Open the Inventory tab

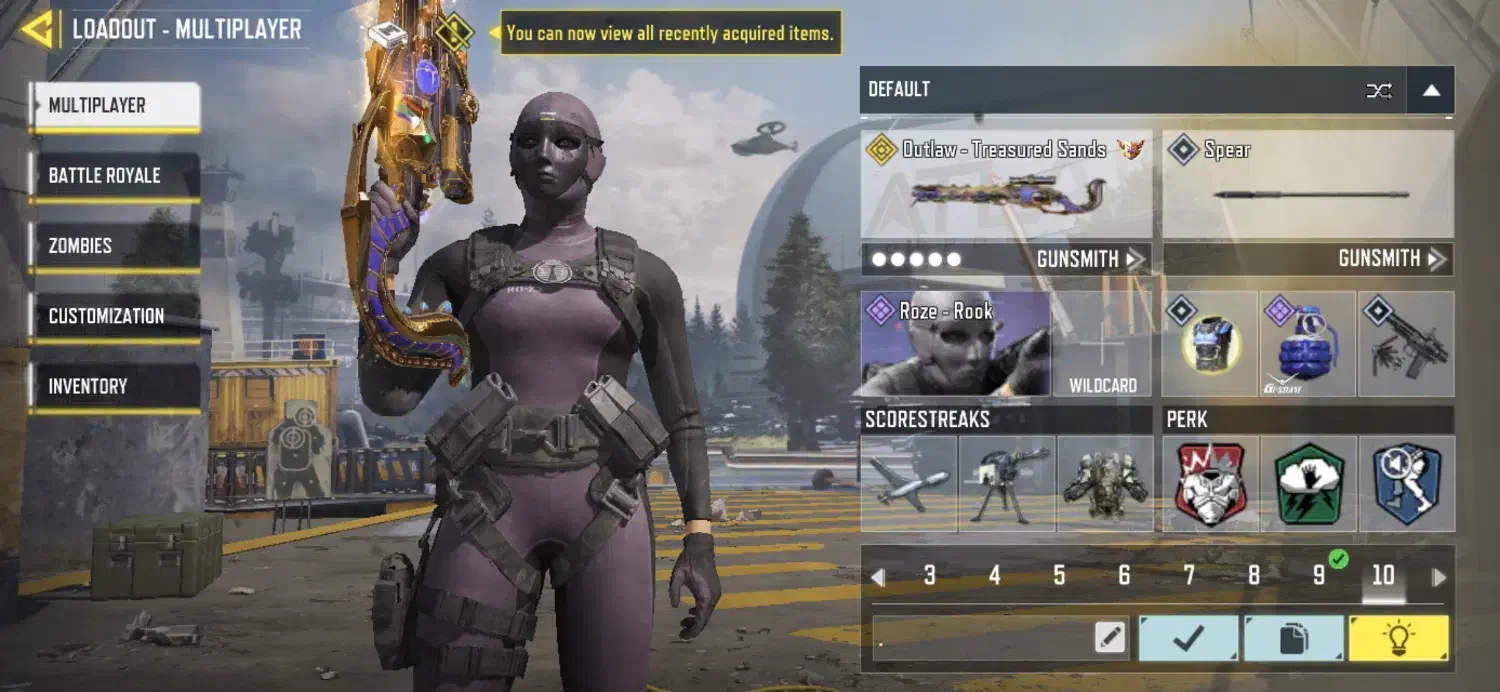114,386
